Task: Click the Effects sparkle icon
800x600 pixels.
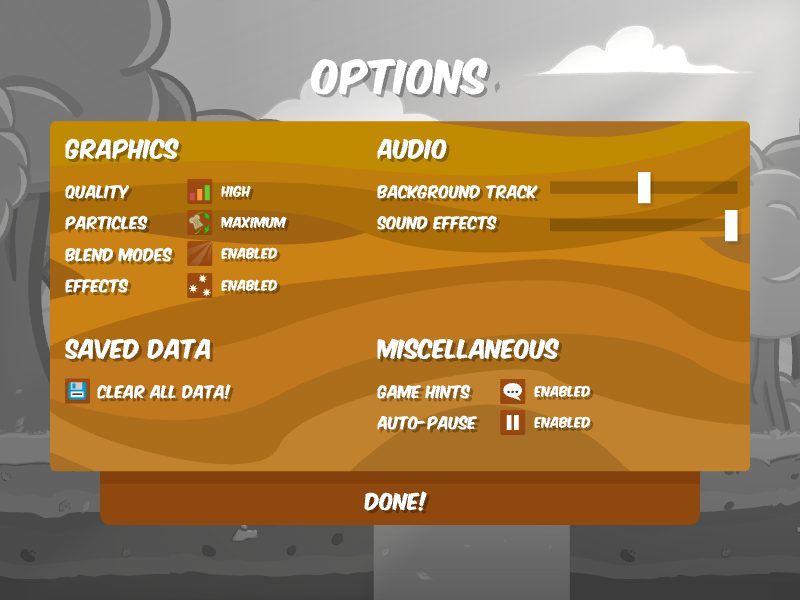Action: (x=200, y=286)
